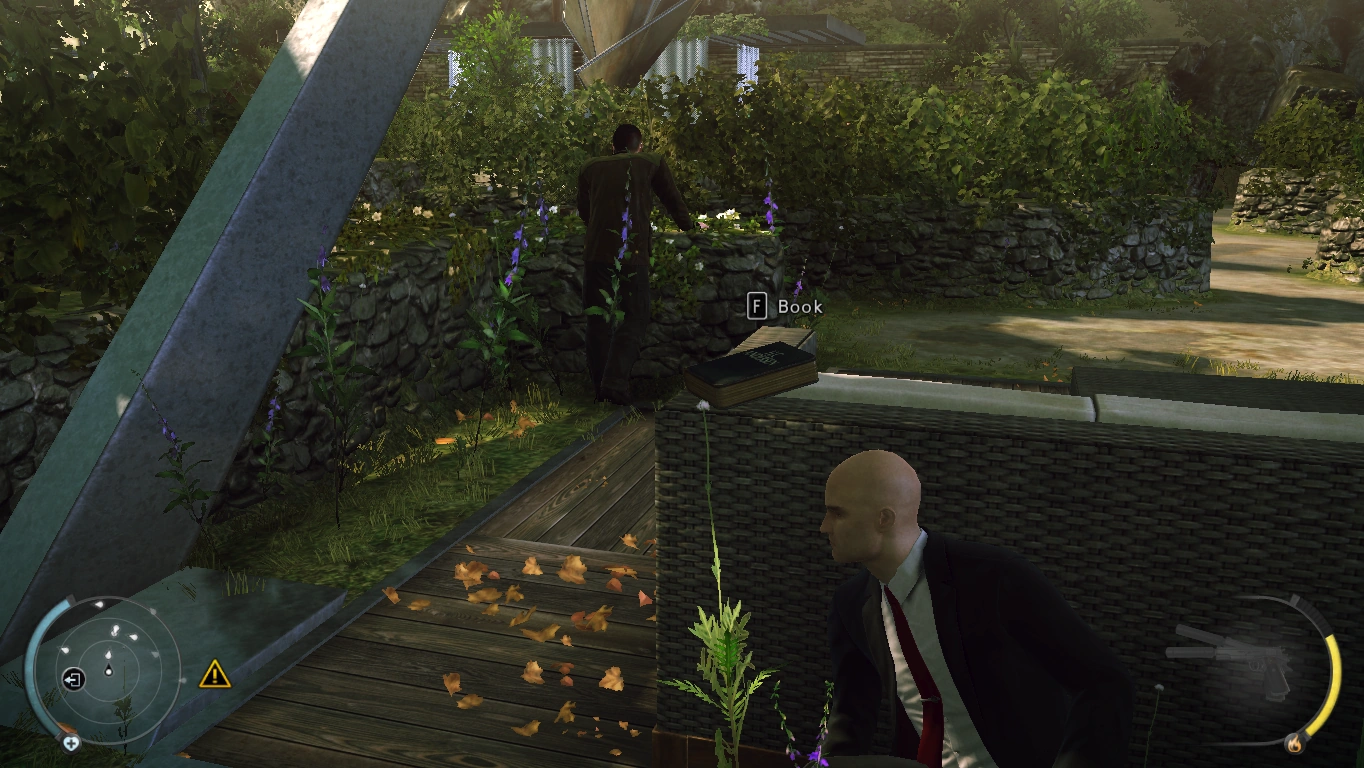
Task: Click the exit door icon on the minimap
Action: (73, 678)
